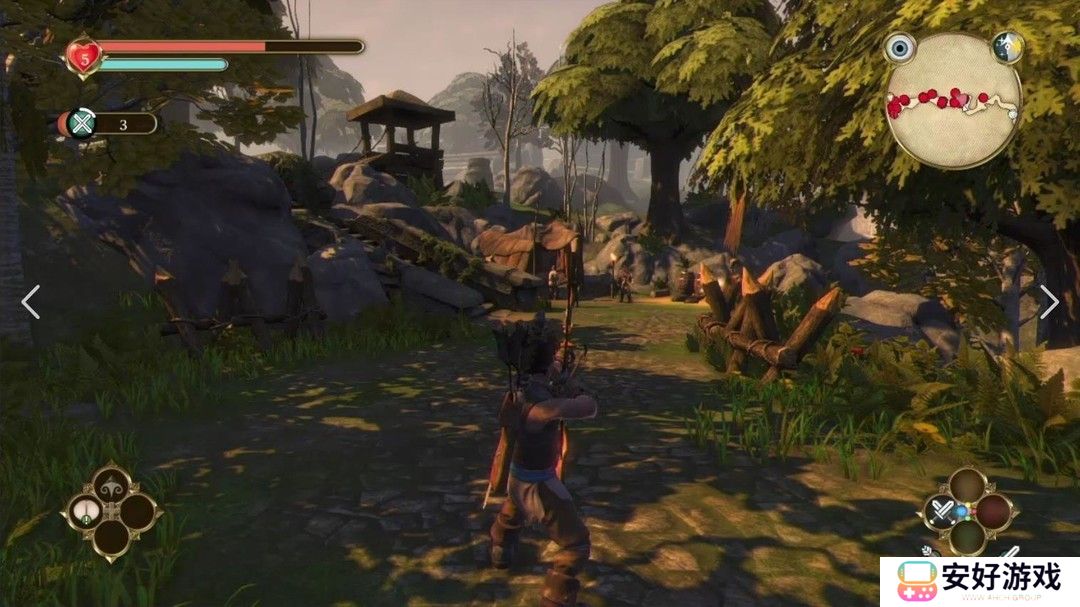Screen dimensions: 1080x607
Task: Activate the crossed swords attack slot
Action: [x=940, y=512]
